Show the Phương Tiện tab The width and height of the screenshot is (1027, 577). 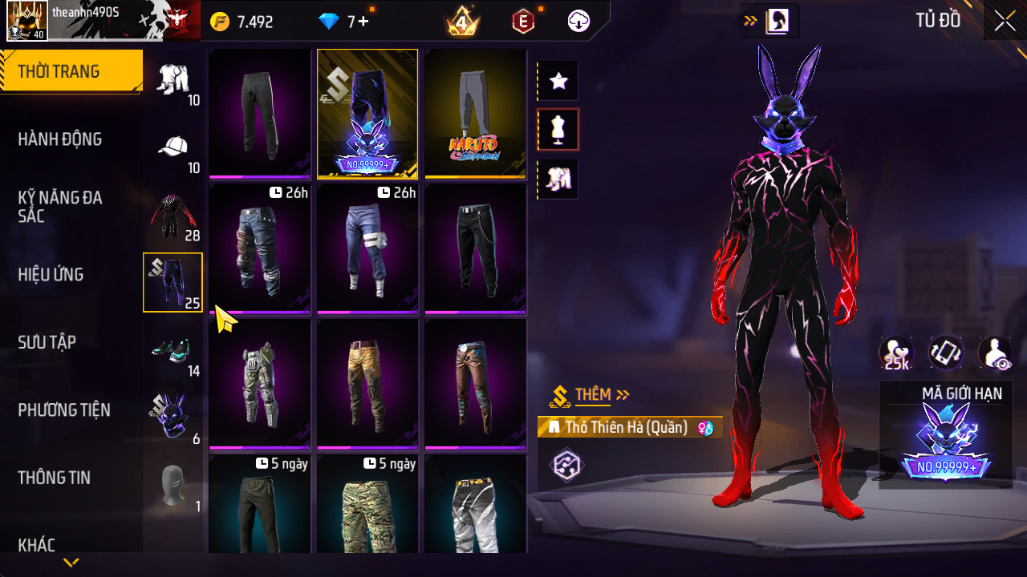tap(64, 410)
